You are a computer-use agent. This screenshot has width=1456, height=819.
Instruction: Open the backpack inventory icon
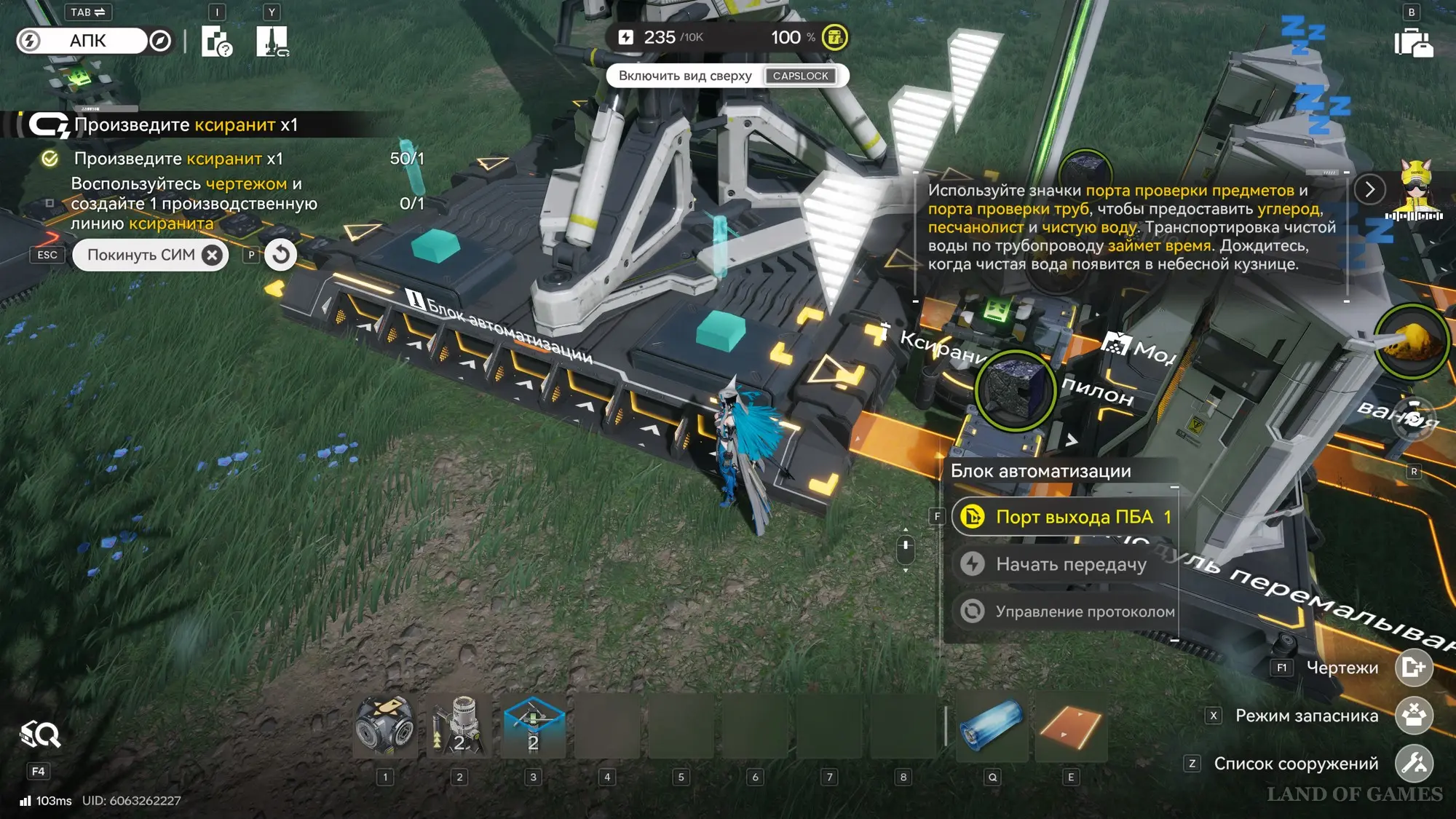pos(1413,42)
